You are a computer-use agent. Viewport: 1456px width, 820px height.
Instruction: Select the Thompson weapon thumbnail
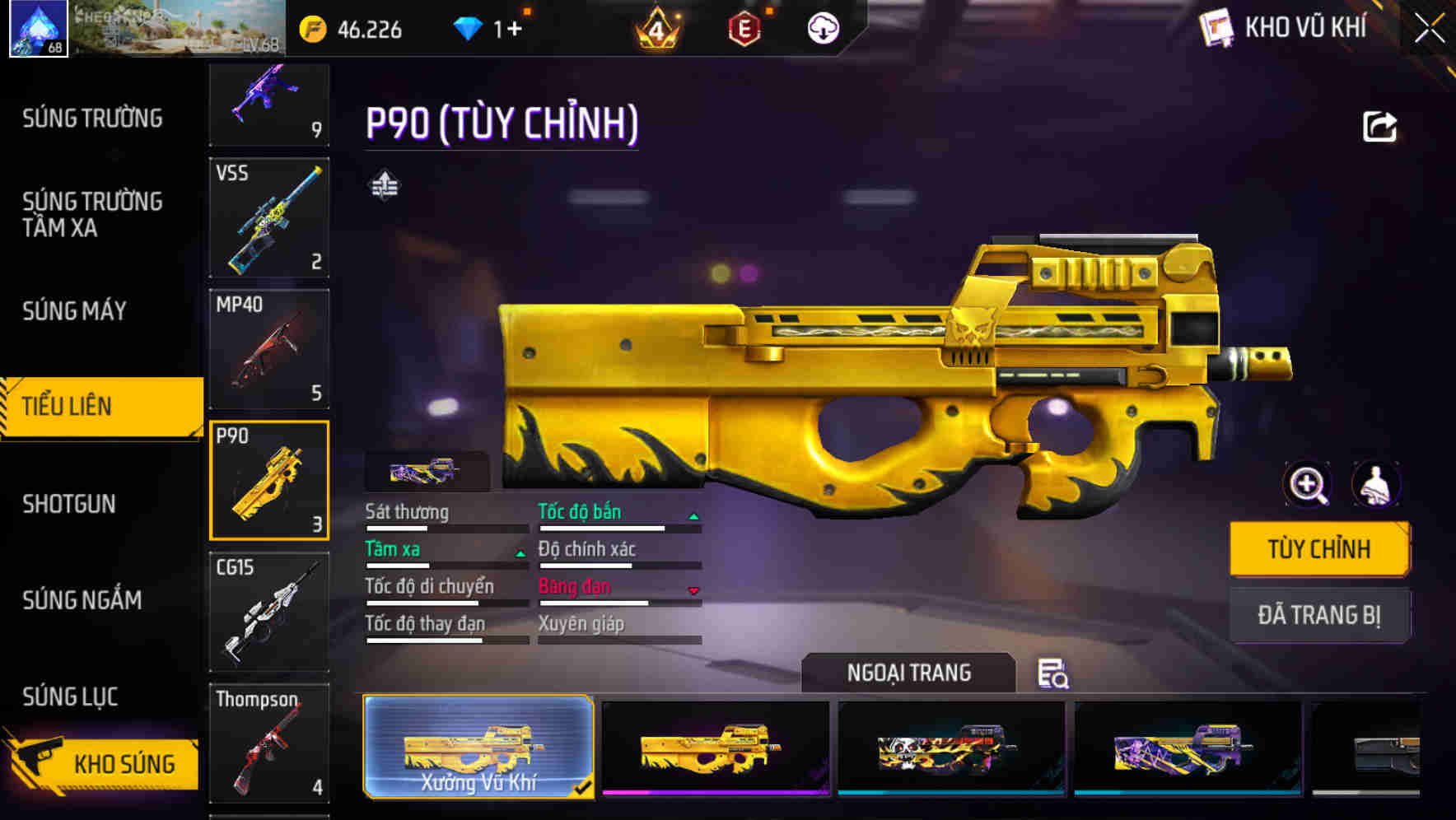click(269, 743)
